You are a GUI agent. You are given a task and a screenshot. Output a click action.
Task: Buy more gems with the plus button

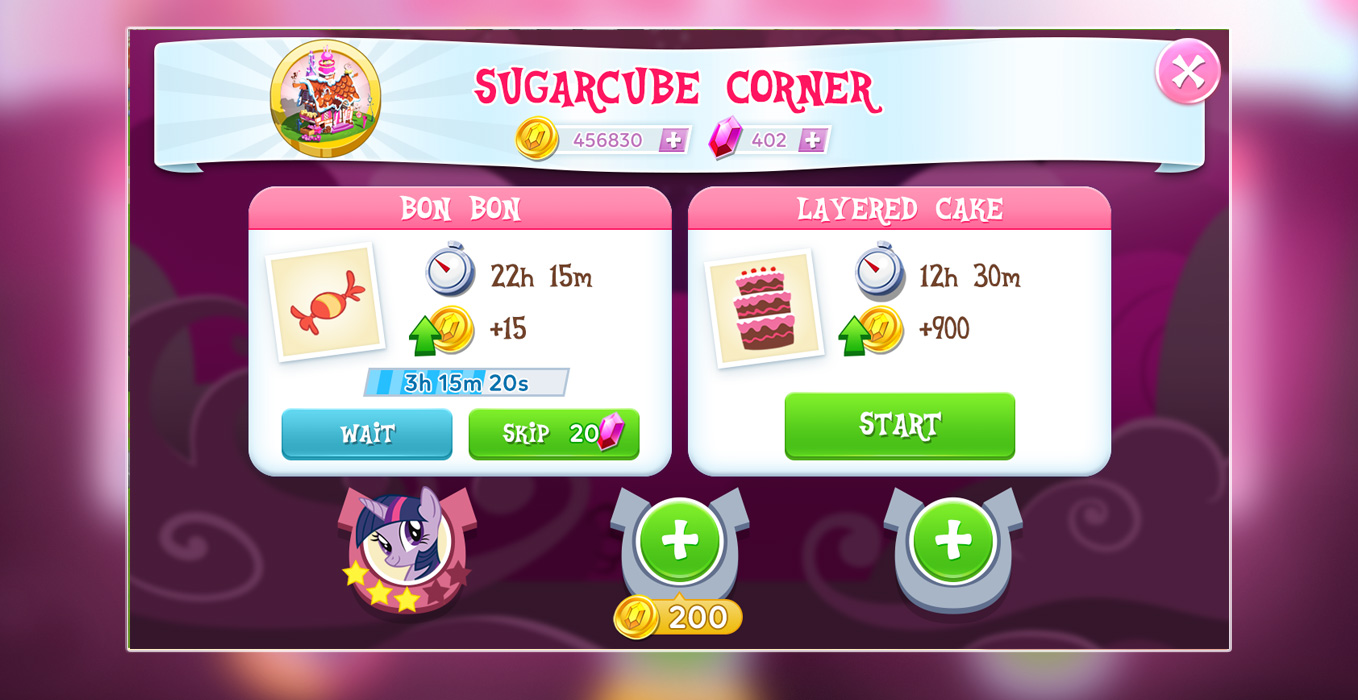coord(812,140)
